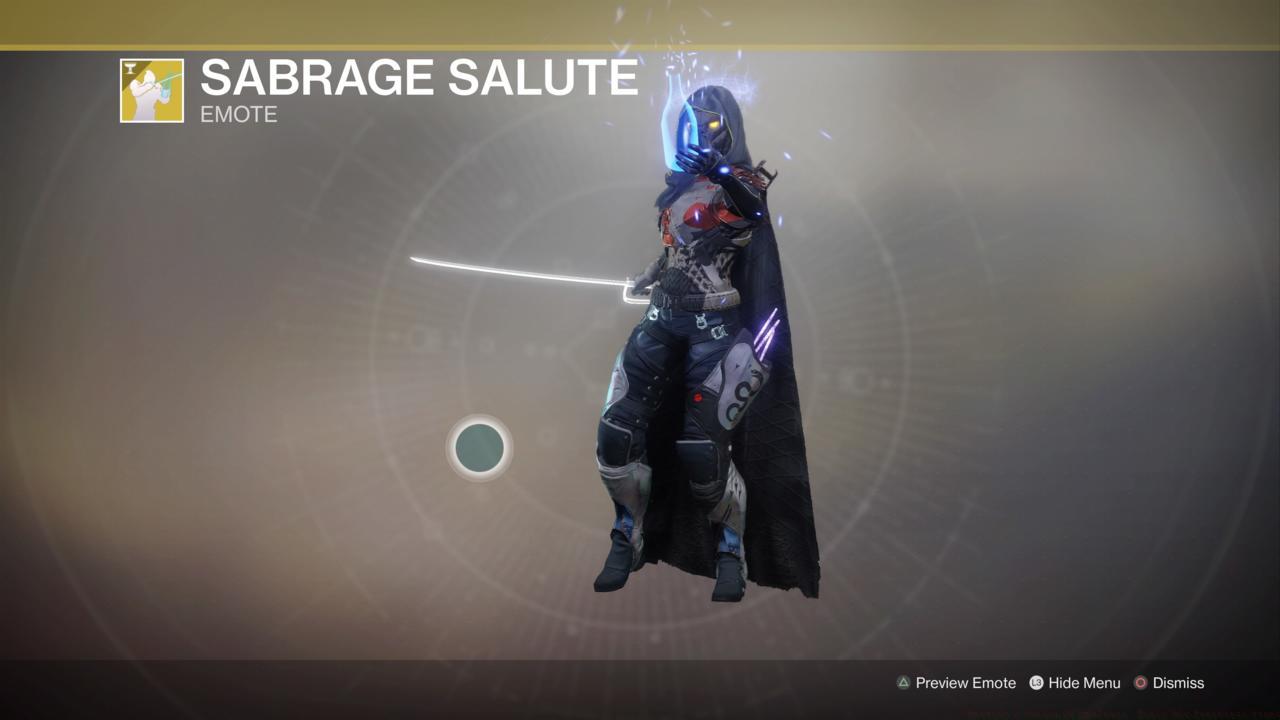Click the glowing saber held by the Guardian
The width and height of the screenshot is (1280, 720).
point(520,270)
